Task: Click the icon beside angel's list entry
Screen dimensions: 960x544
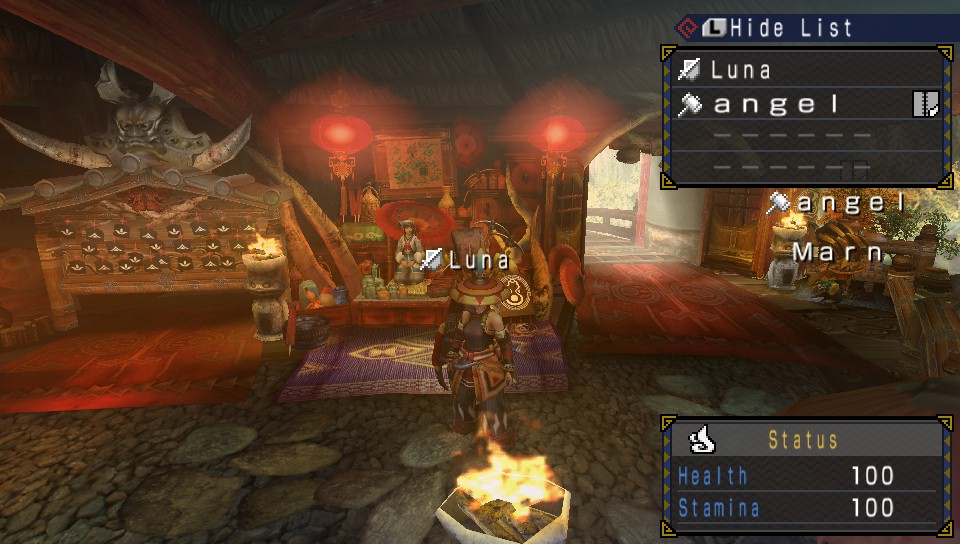Action: point(925,104)
